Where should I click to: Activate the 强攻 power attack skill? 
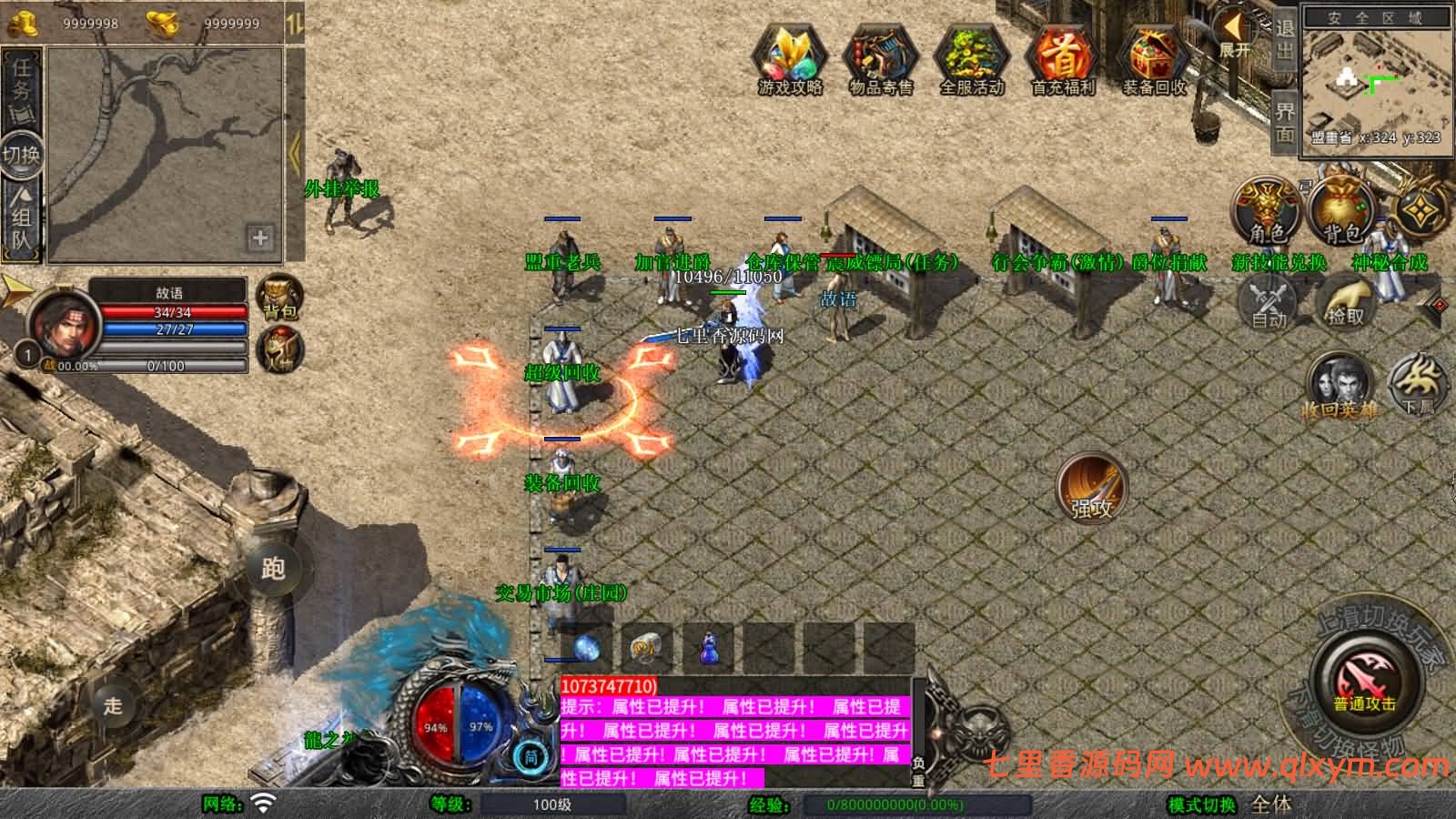click(1091, 488)
